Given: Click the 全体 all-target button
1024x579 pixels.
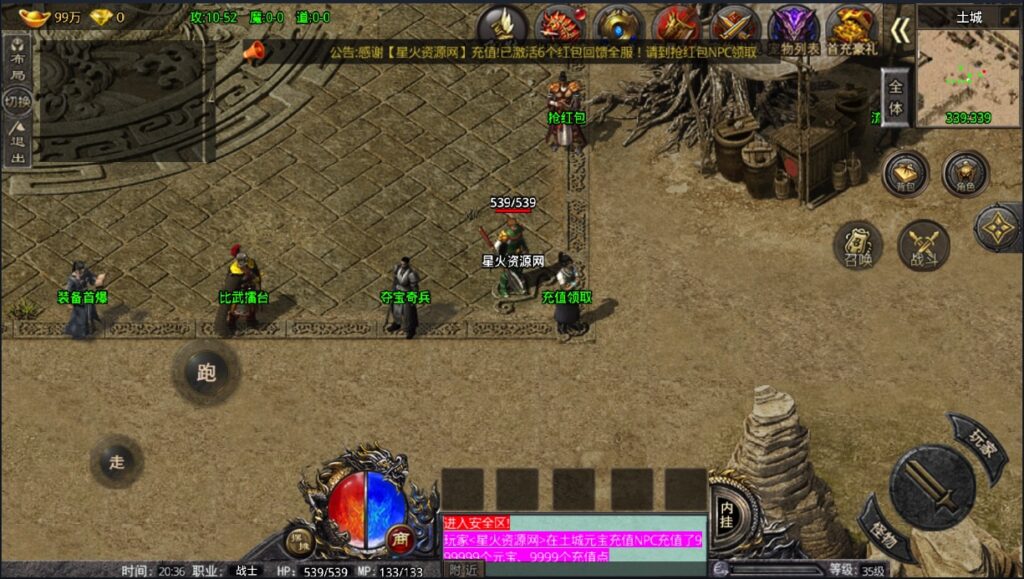Looking at the screenshot, I should pos(895,98).
